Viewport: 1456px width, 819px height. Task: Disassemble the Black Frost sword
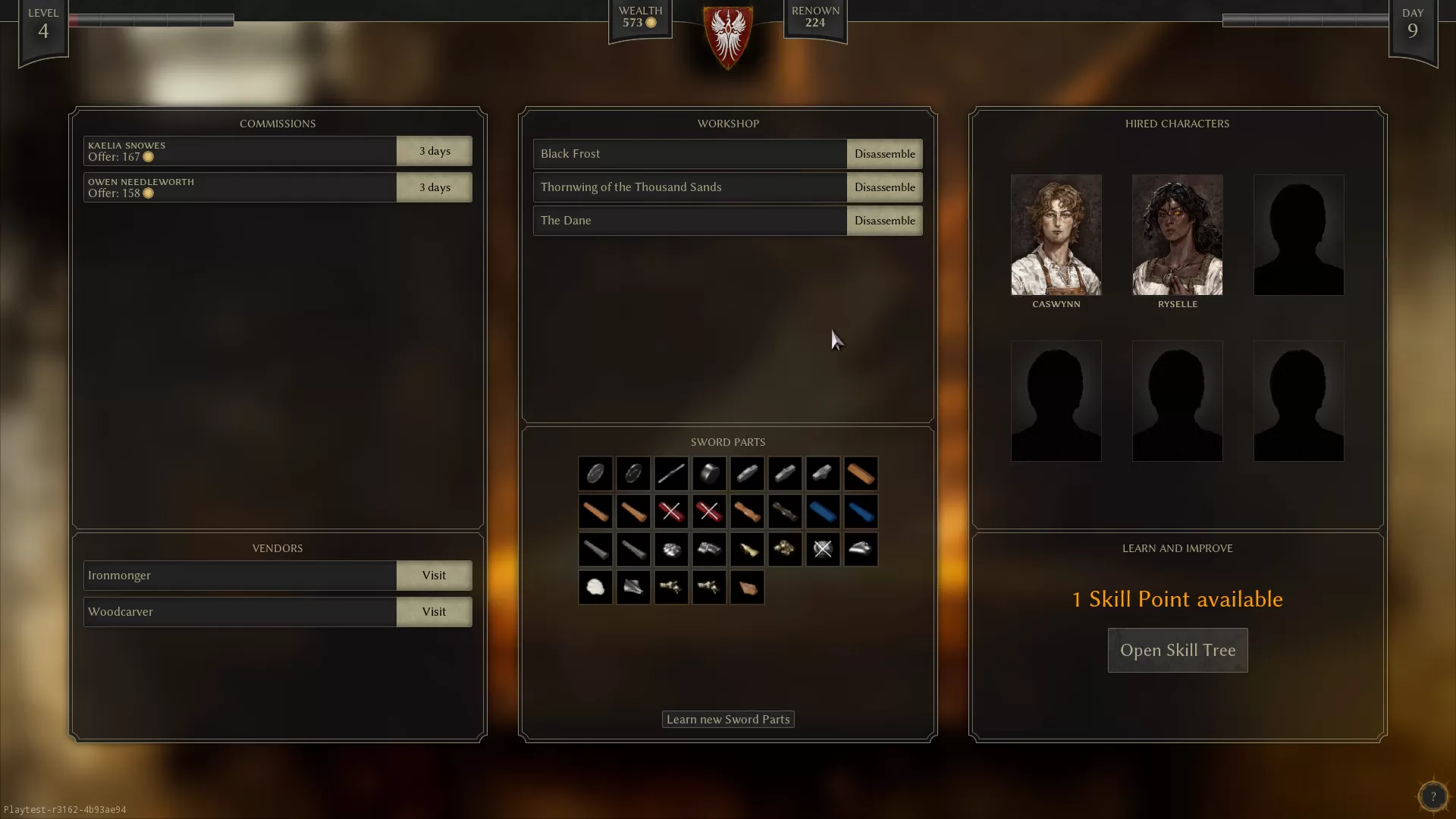(884, 153)
